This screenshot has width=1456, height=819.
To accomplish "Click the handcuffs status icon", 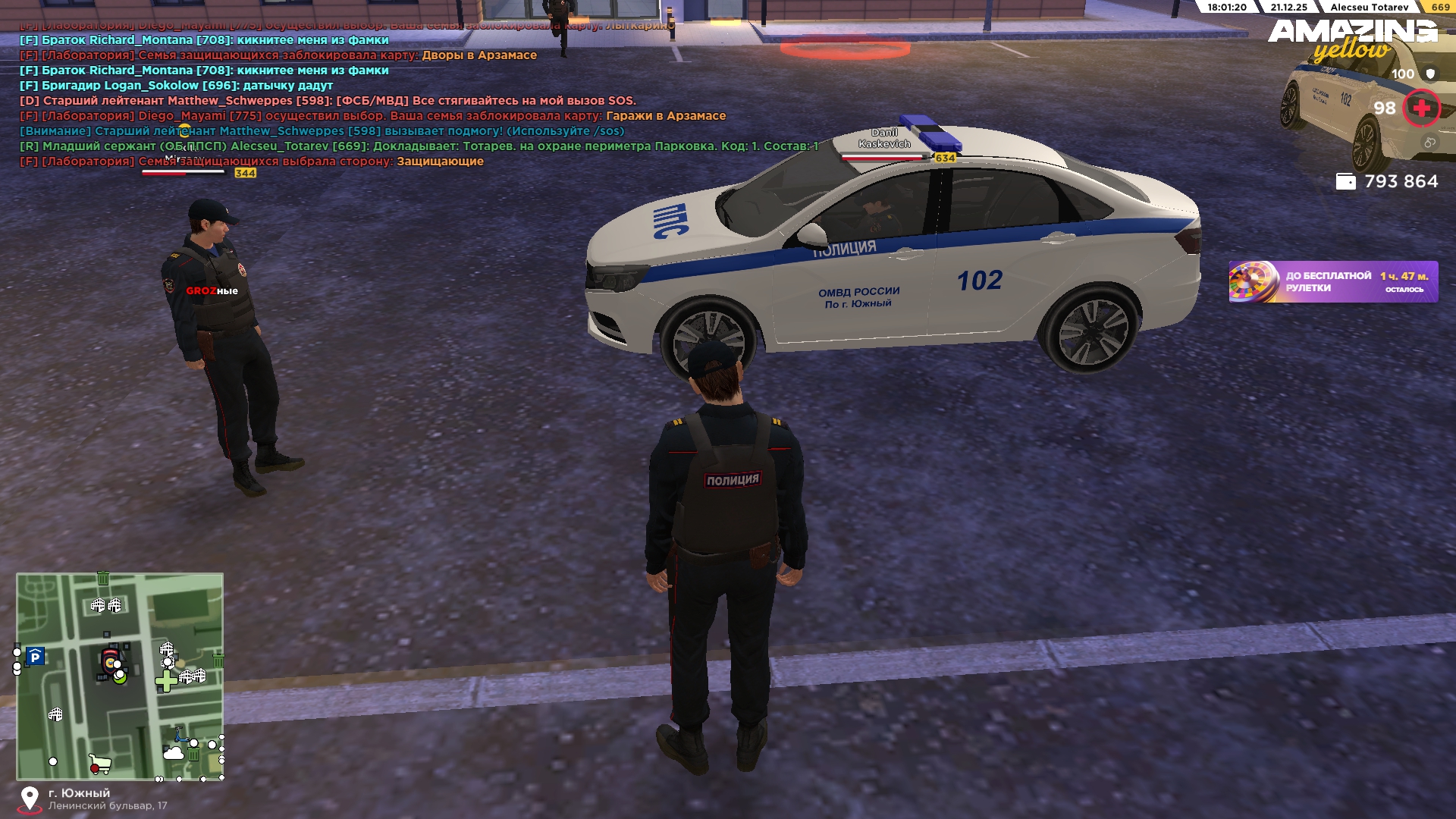I will 1429,143.
